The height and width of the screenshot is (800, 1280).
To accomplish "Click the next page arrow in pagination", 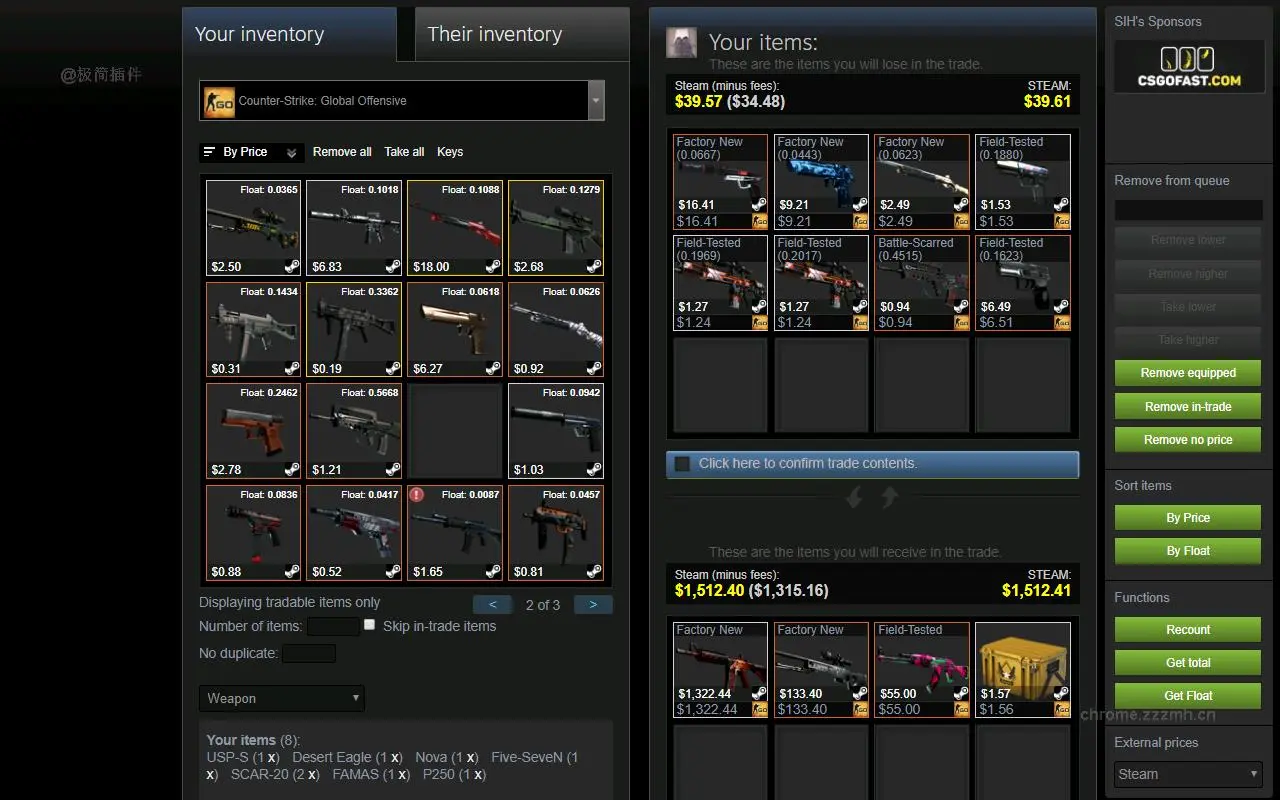I will (x=593, y=605).
